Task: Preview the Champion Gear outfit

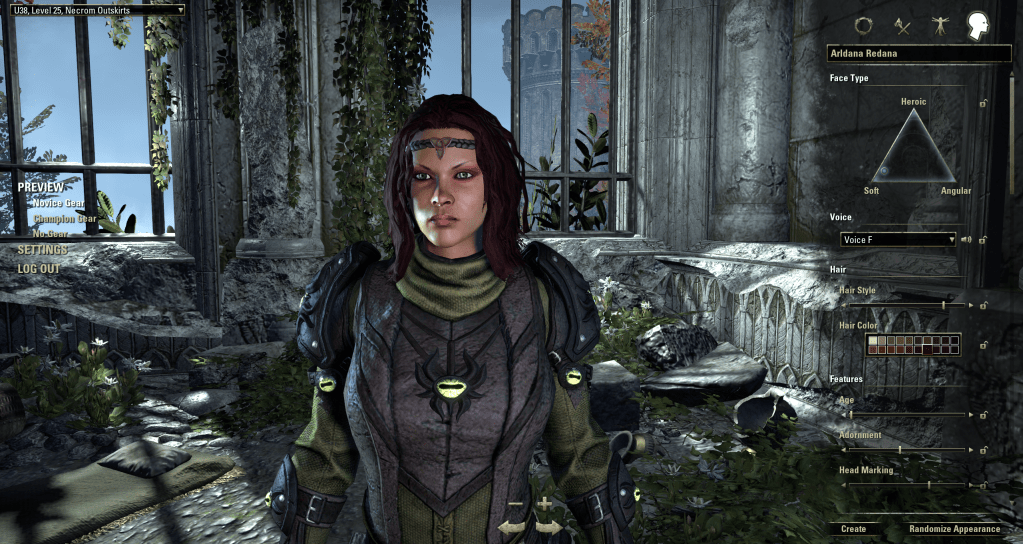Action: [x=65, y=218]
